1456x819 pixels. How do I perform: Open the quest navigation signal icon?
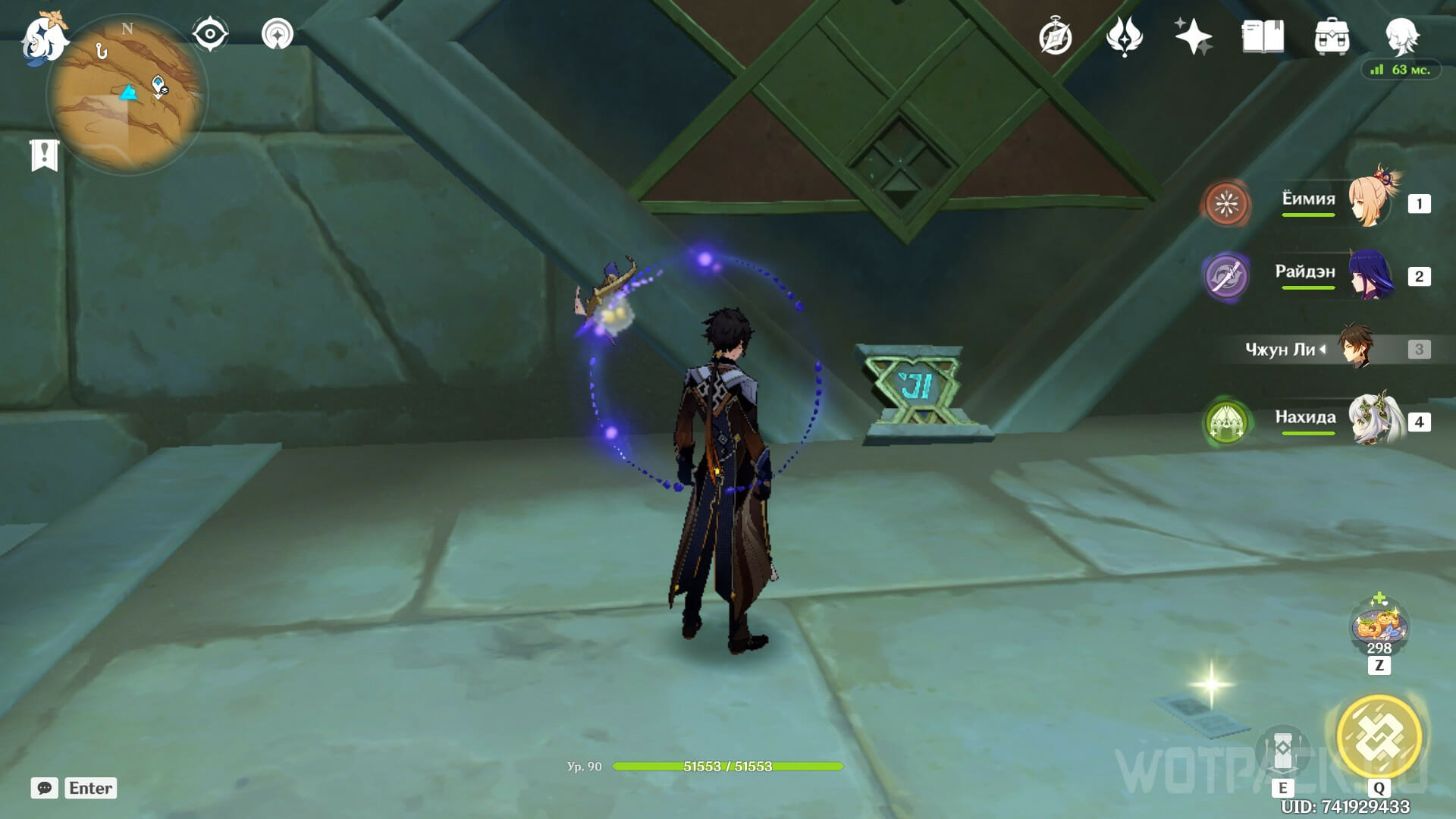pos(277,35)
